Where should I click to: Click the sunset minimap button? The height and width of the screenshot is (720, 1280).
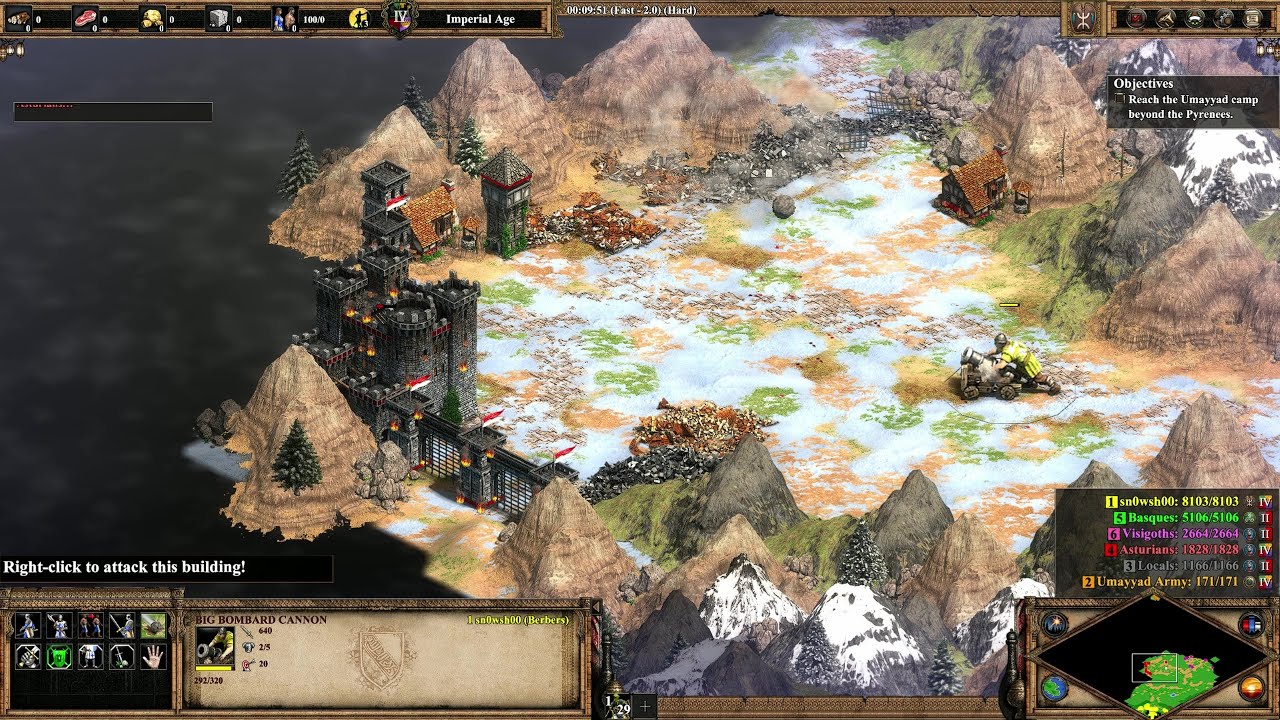tap(1251, 688)
